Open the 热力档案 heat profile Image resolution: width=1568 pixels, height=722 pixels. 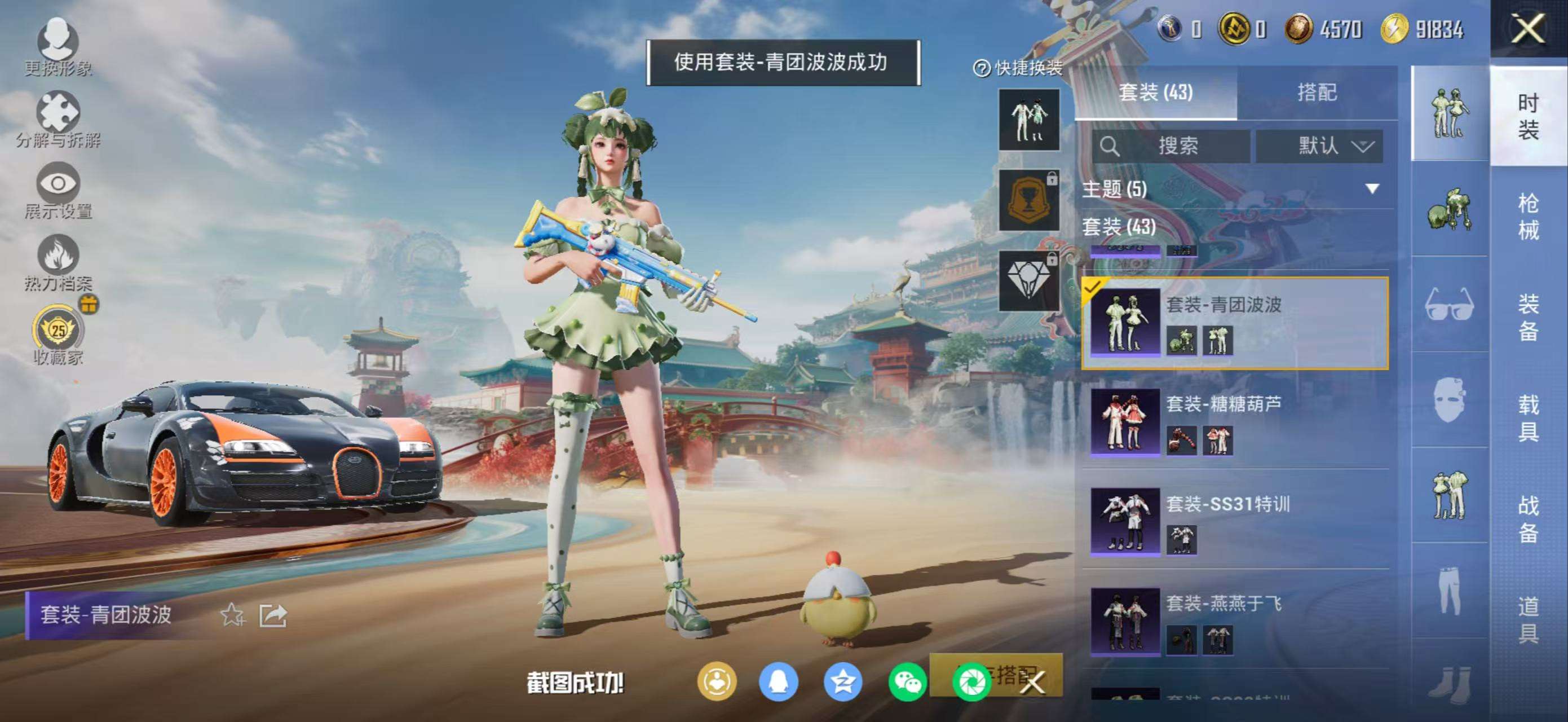[x=58, y=262]
